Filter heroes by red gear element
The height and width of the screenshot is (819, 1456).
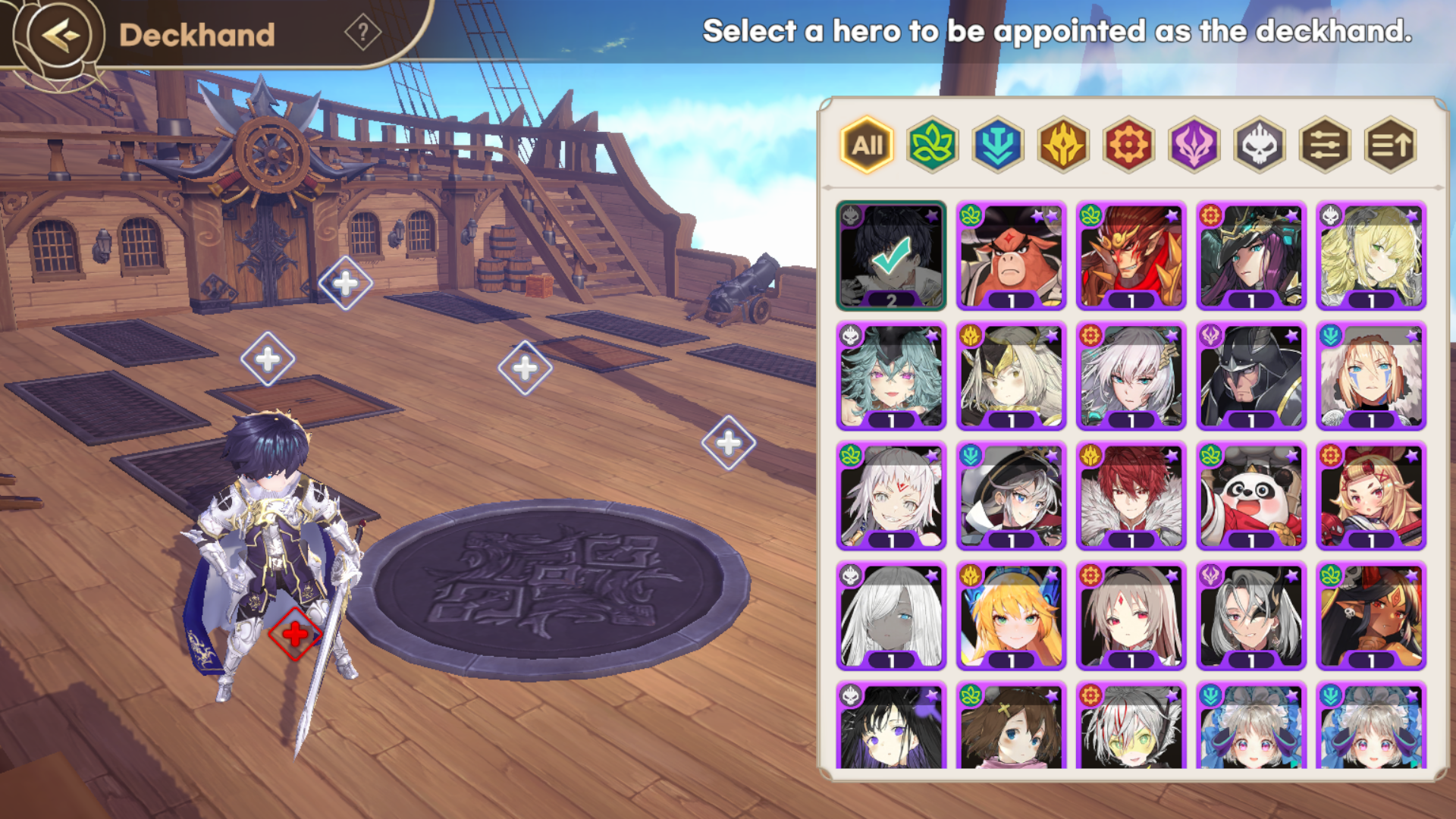point(1128,145)
